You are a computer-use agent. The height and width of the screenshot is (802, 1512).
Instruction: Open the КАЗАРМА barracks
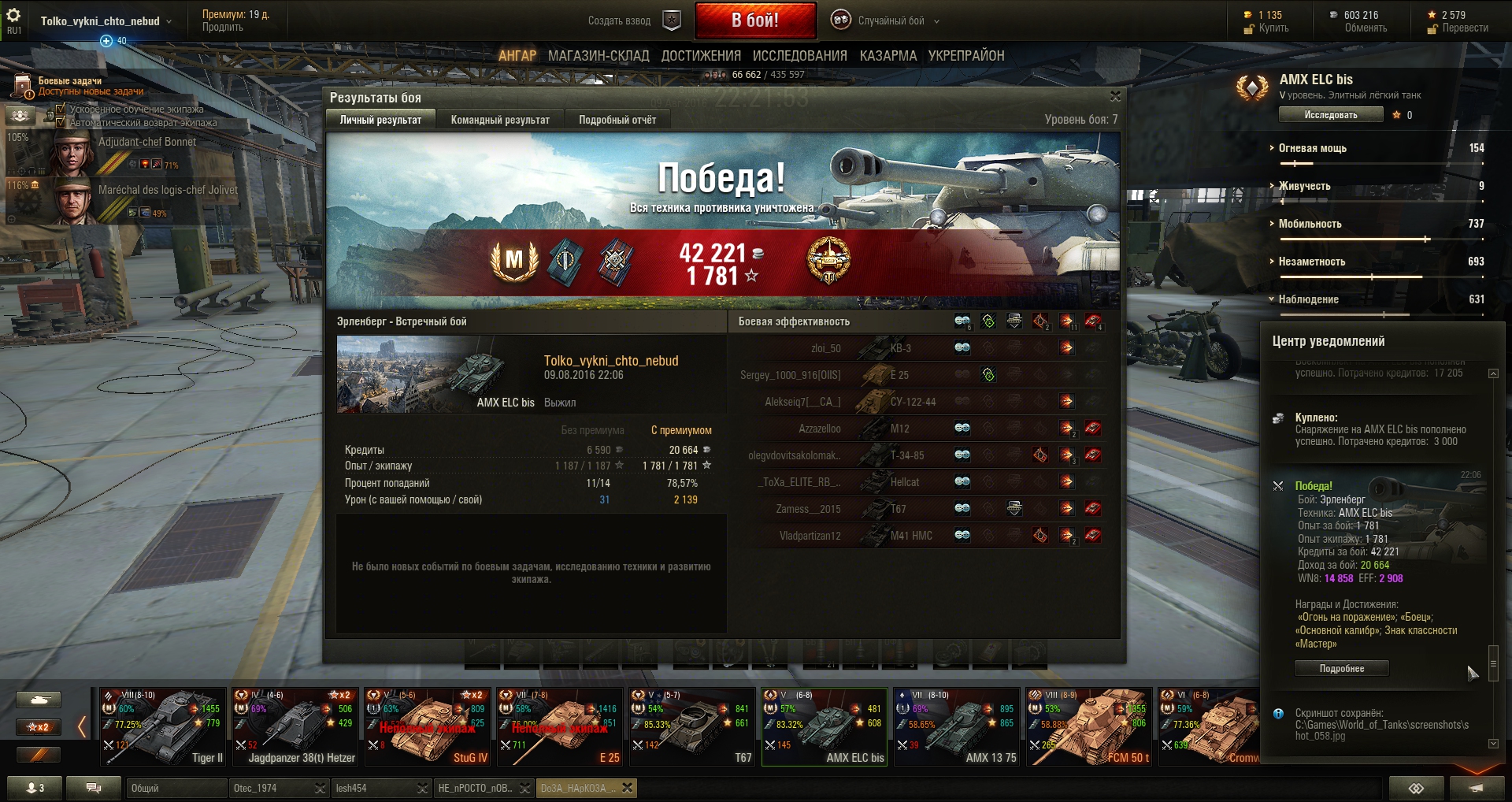pos(888,56)
